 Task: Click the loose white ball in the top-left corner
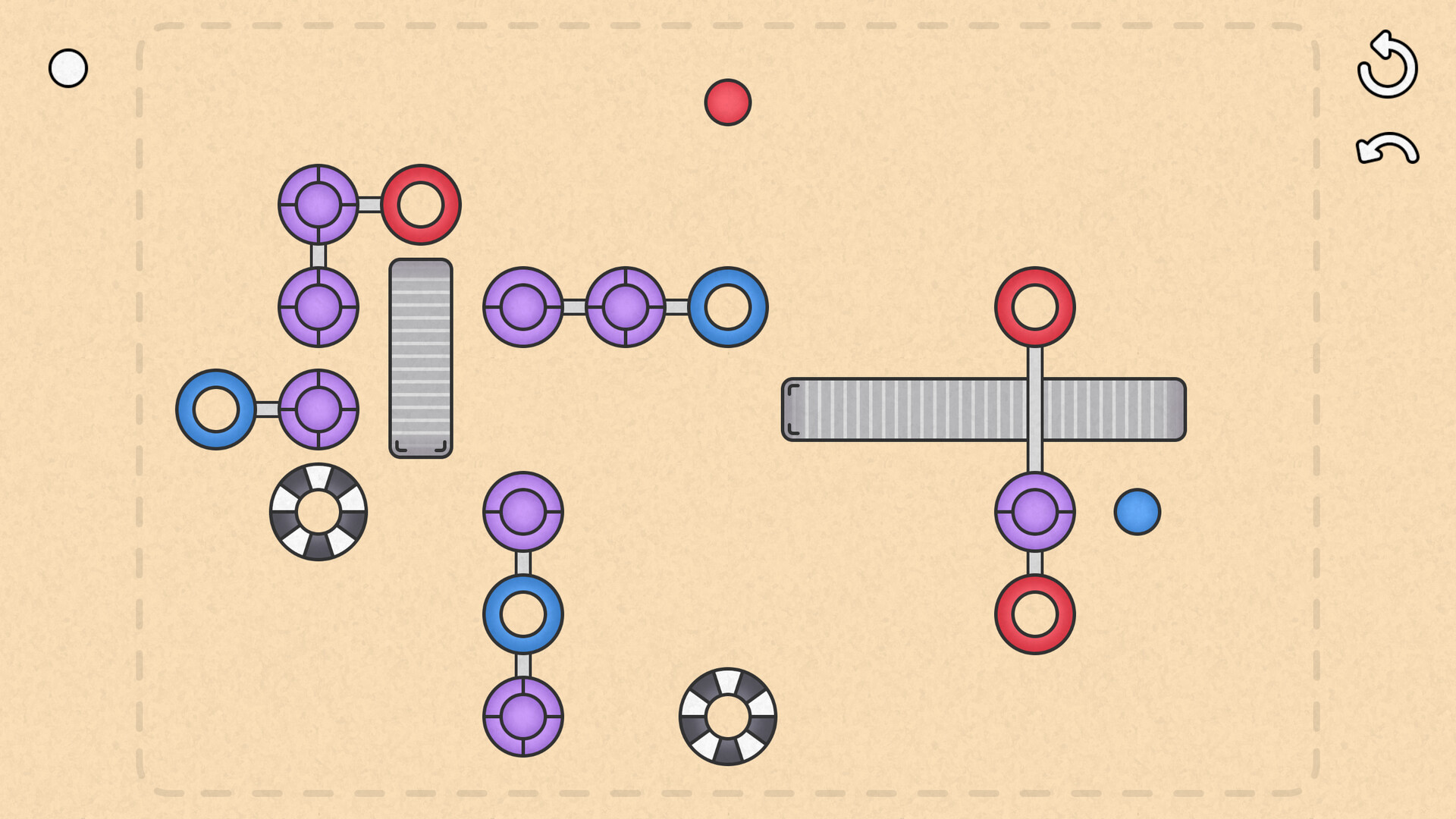coord(67,67)
